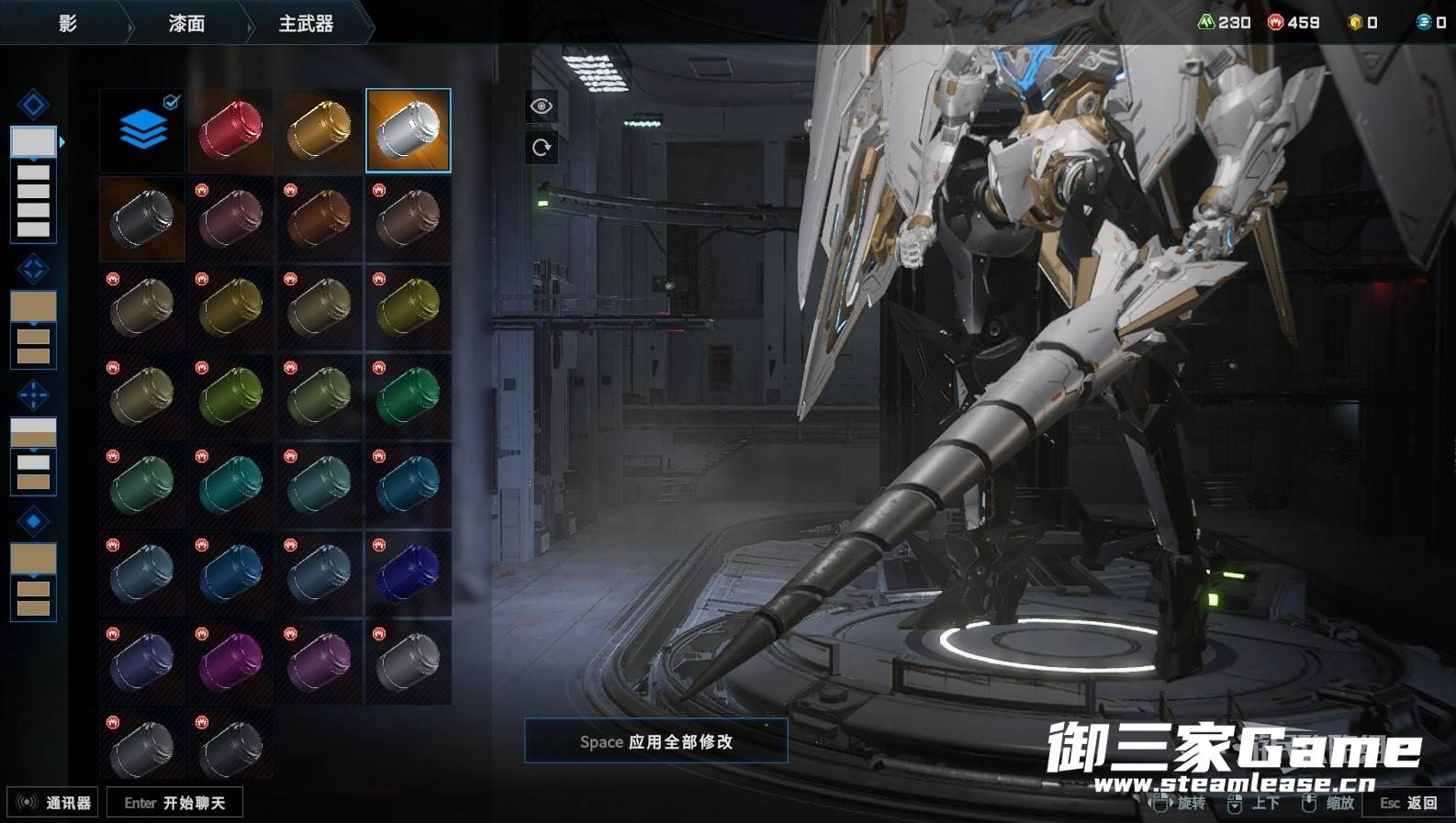Go back to the 影 tab
This screenshot has height=823, width=1456.
point(68,23)
